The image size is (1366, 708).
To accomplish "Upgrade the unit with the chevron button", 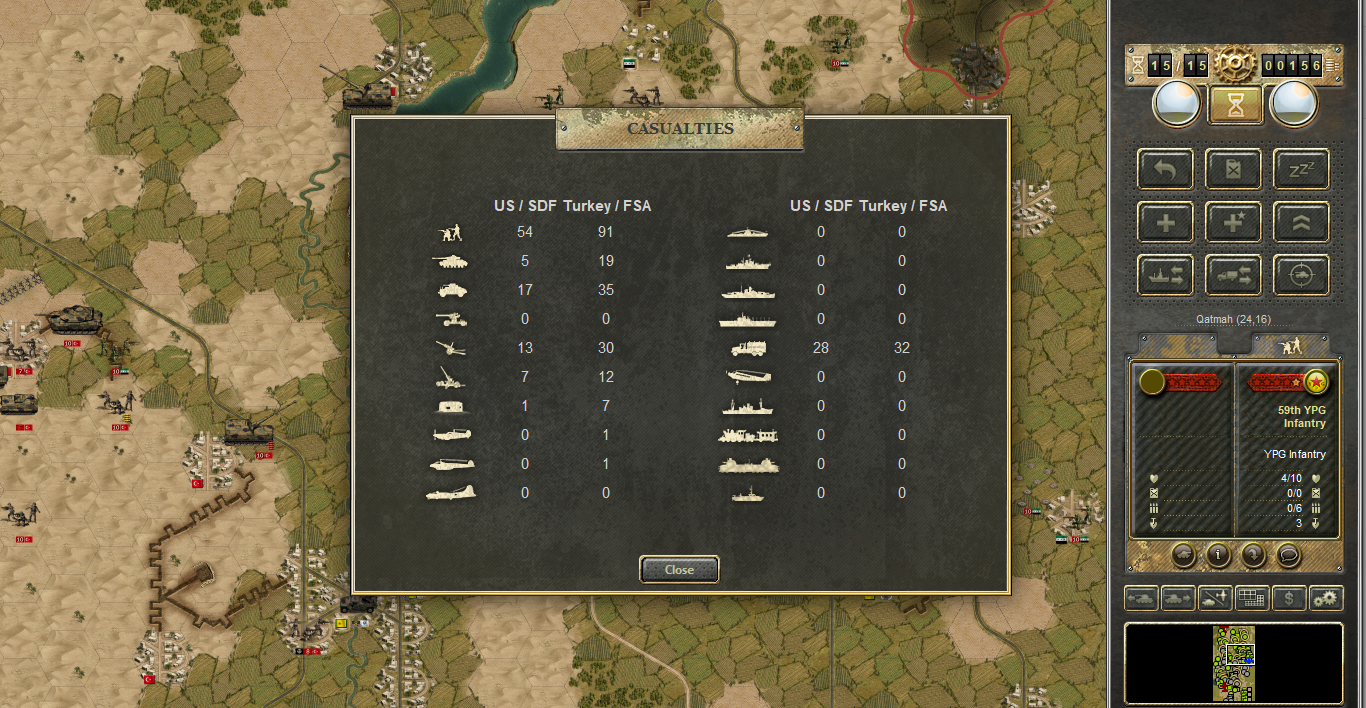I will 1301,222.
